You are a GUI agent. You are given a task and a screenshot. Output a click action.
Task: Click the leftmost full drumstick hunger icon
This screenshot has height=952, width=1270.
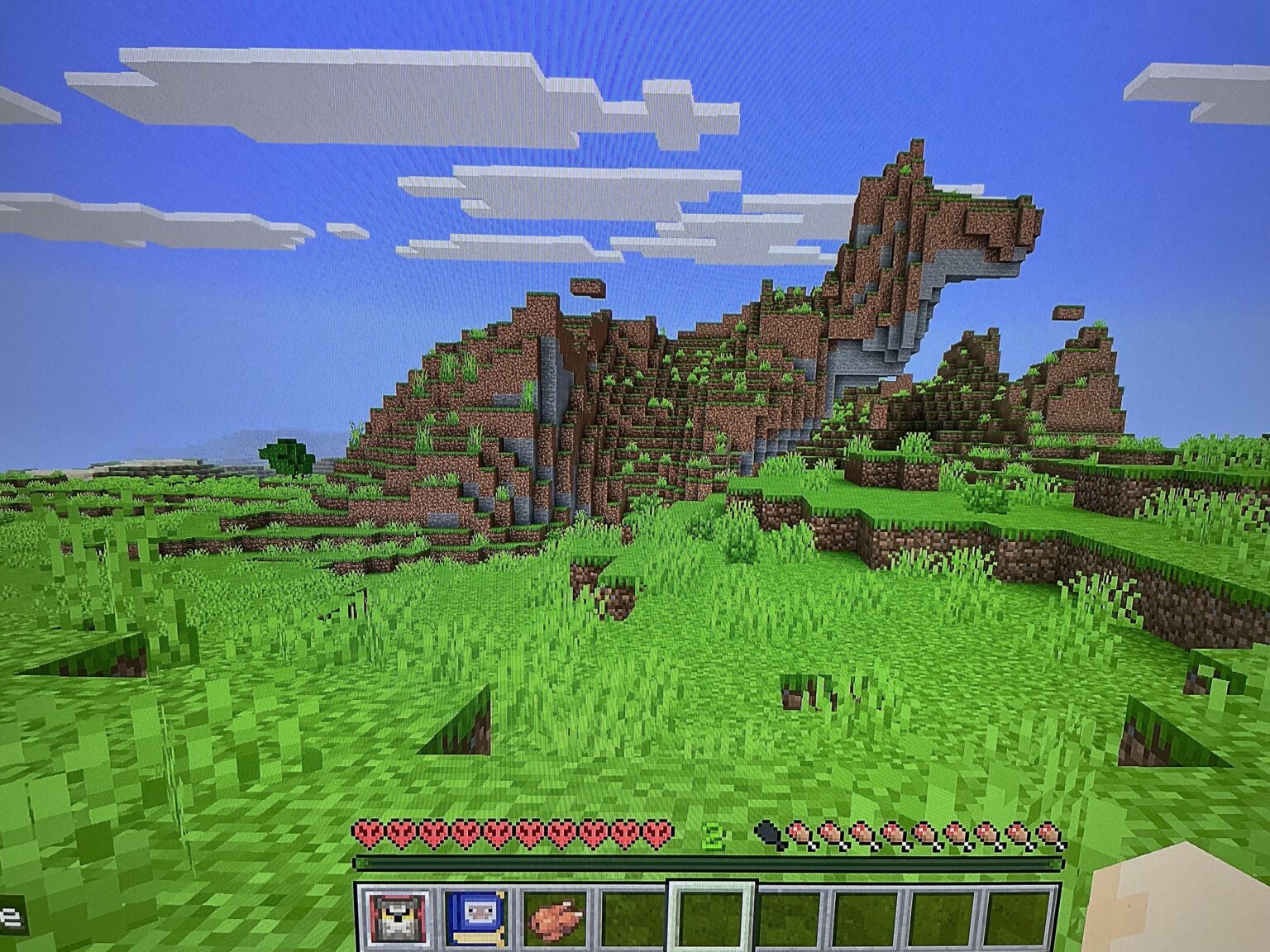pyautogui.click(x=798, y=835)
